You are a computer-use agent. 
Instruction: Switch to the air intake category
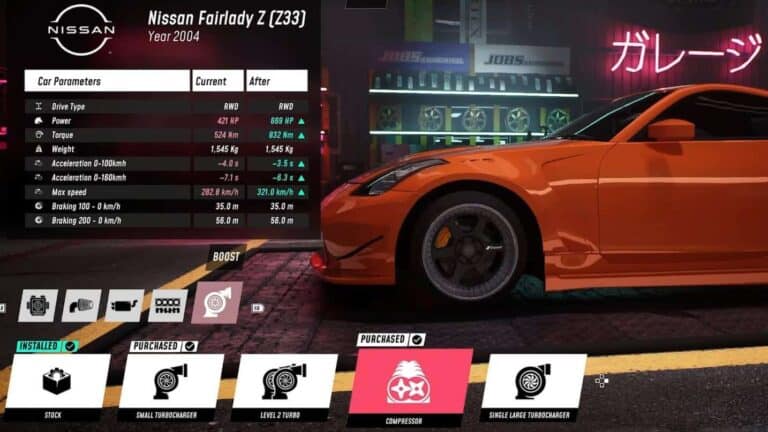tap(81, 304)
